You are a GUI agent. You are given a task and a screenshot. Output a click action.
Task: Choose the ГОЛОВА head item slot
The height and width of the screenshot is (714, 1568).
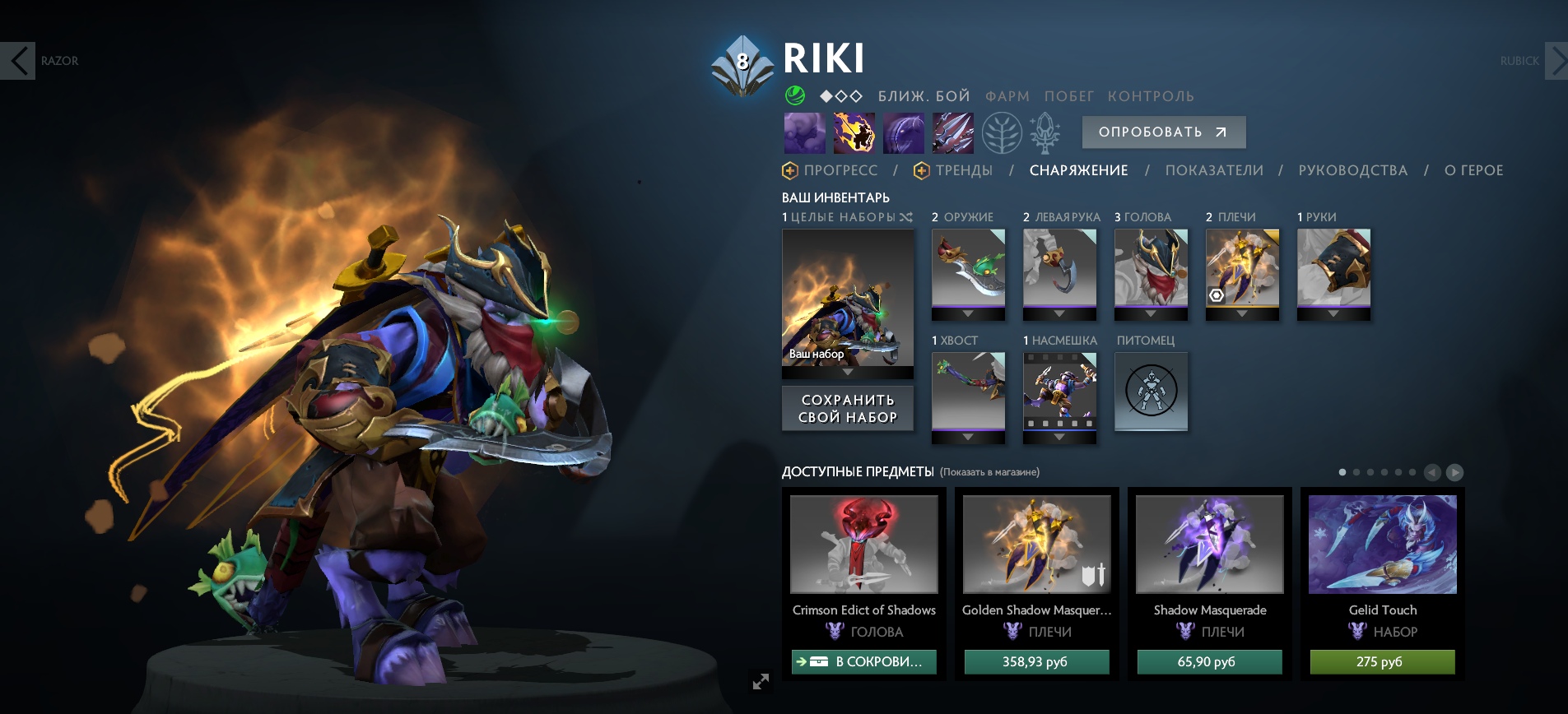pos(1151,269)
